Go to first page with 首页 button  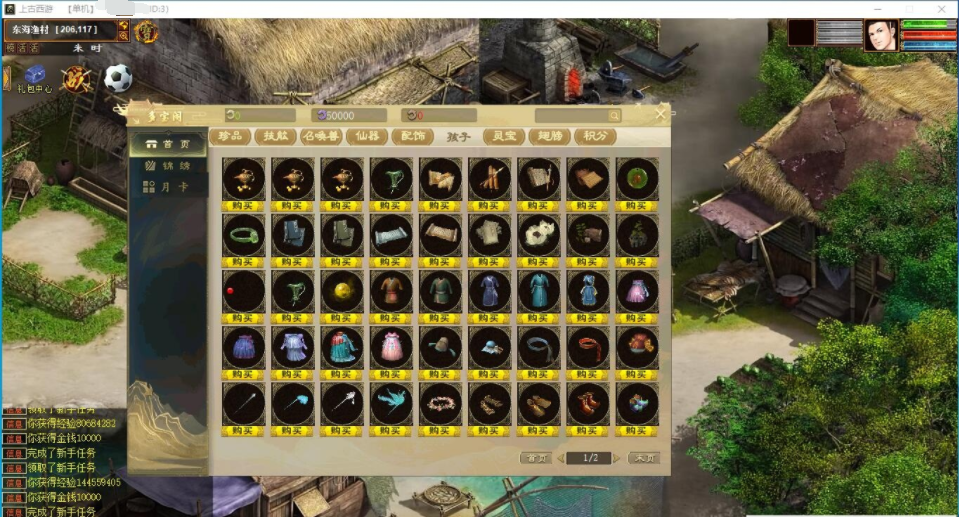pos(536,458)
